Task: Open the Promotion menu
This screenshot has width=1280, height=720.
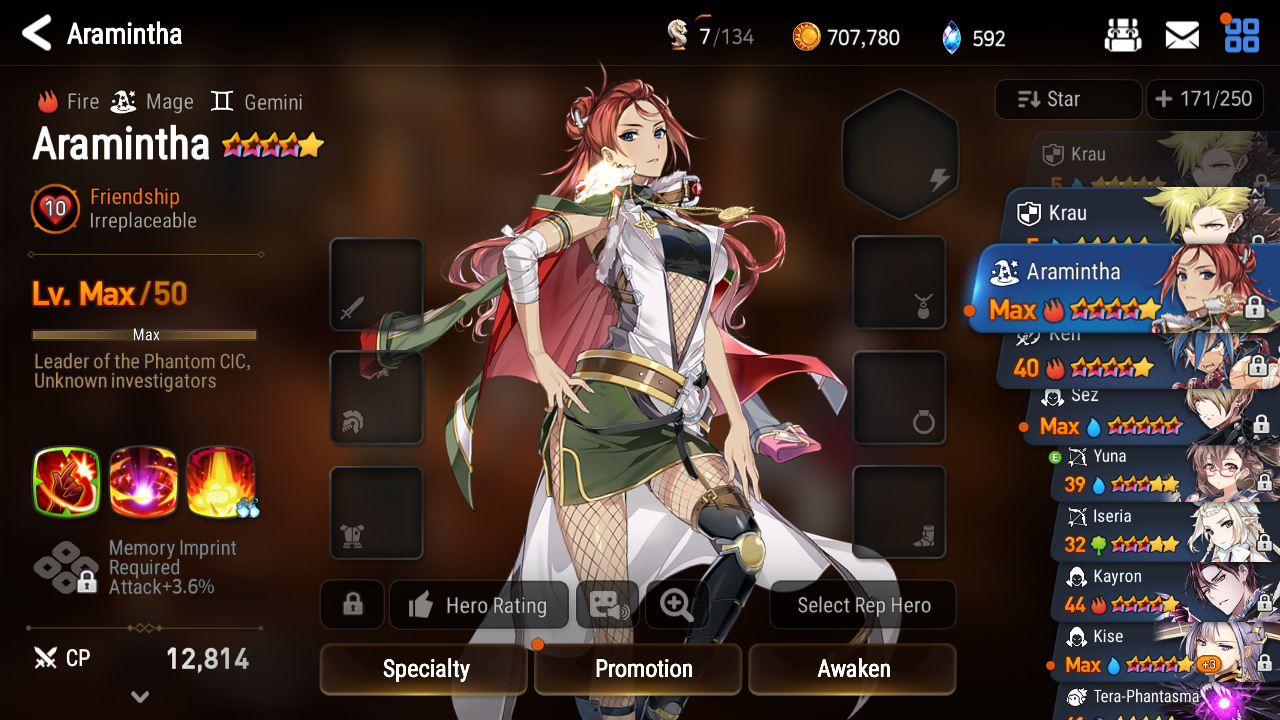Action: [x=638, y=669]
